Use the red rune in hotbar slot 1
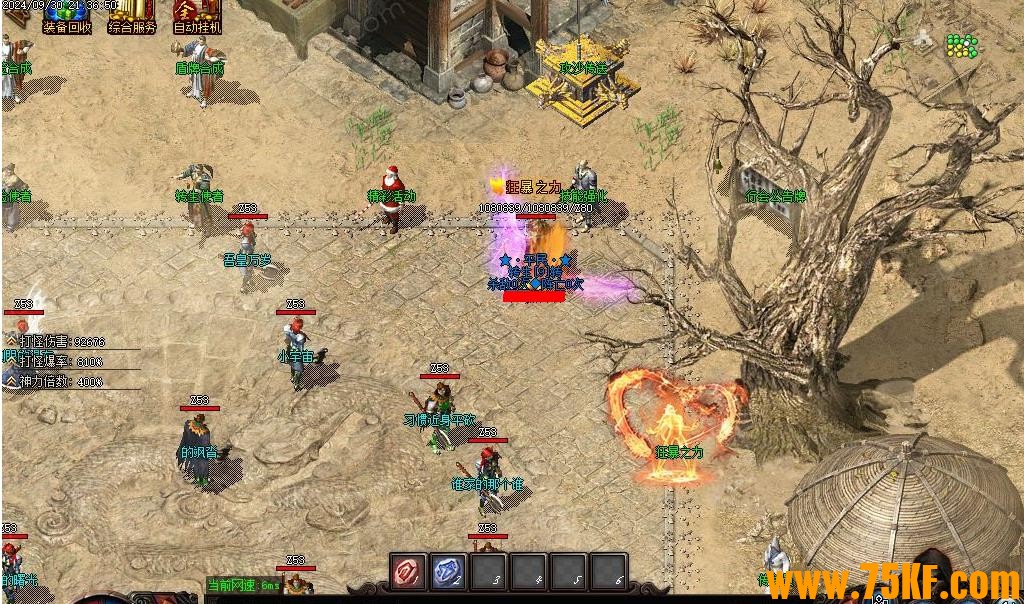The height and width of the screenshot is (604, 1024). [407, 573]
